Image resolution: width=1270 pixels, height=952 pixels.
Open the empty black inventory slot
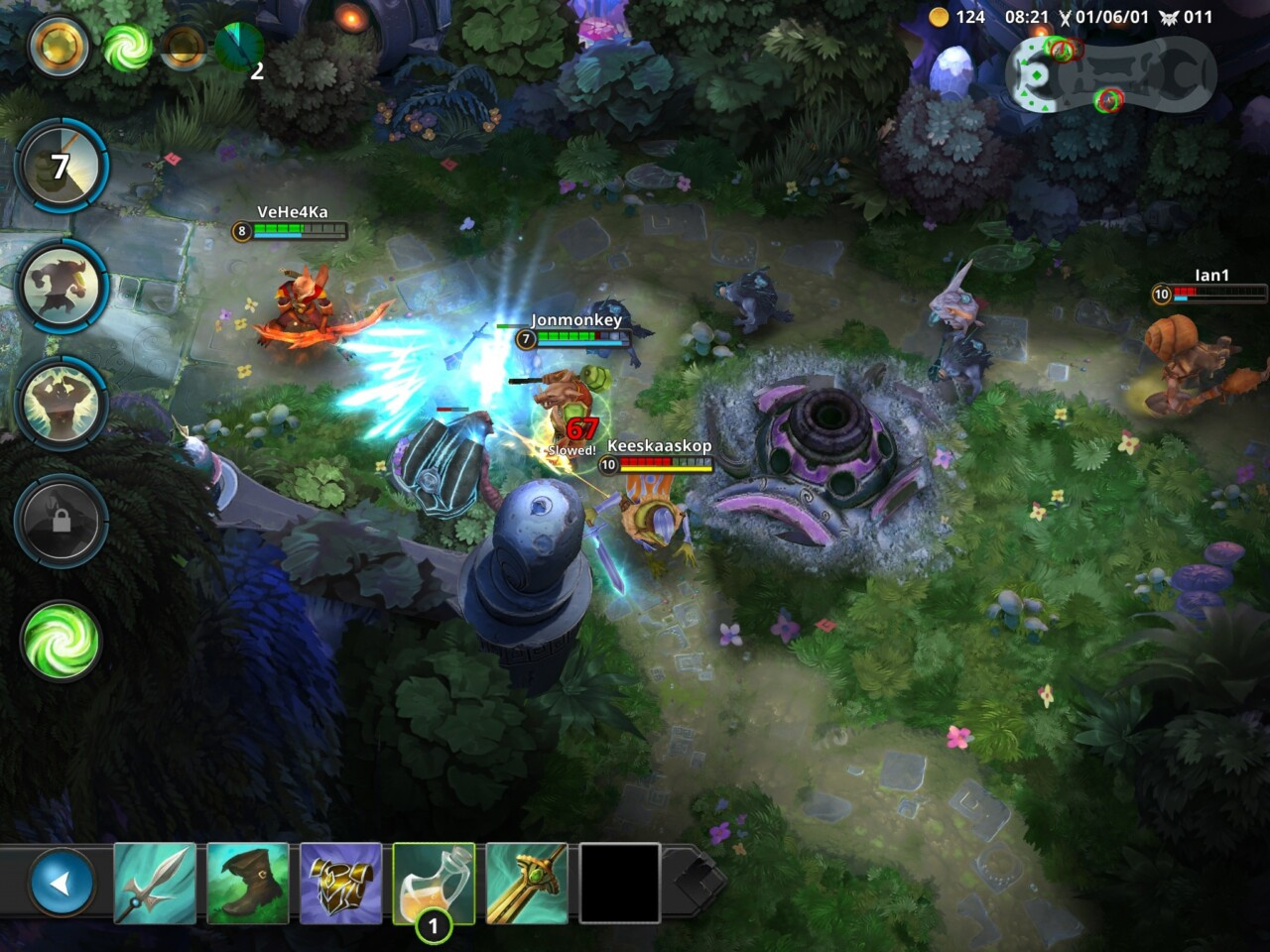point(619,883)
